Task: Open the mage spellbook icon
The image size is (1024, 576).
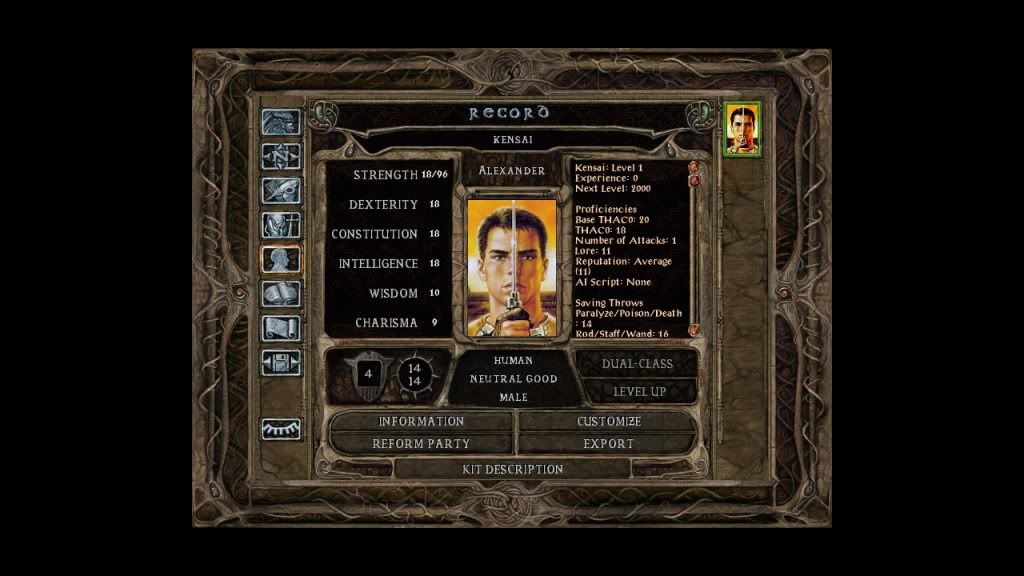Action: click(281, 294)
